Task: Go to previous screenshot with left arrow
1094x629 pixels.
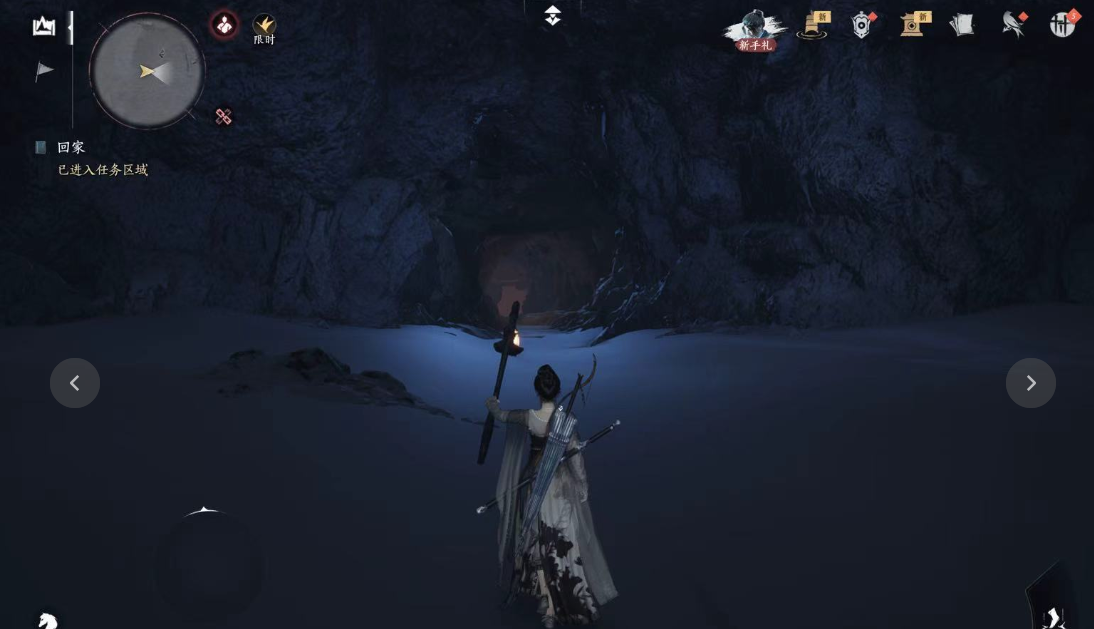Action: pyautogui.click(x=75, y=383)
